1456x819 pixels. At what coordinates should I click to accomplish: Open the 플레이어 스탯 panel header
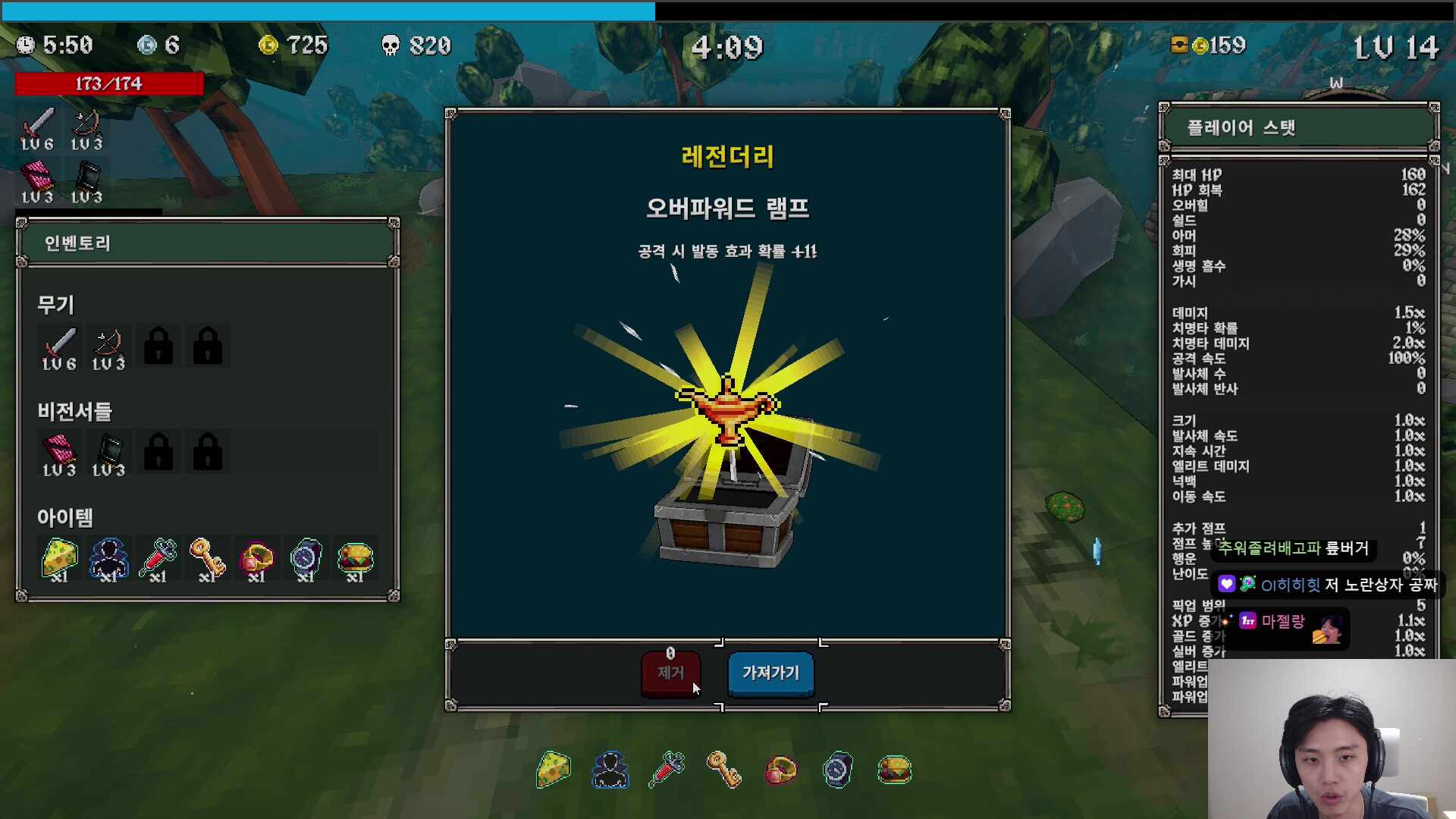1298,127
